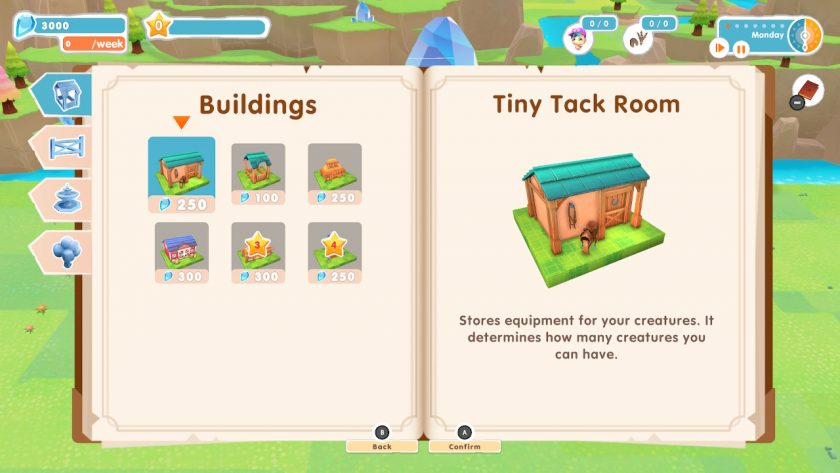Pick the red barn building costing 300
840x473 pixels.
181,252
